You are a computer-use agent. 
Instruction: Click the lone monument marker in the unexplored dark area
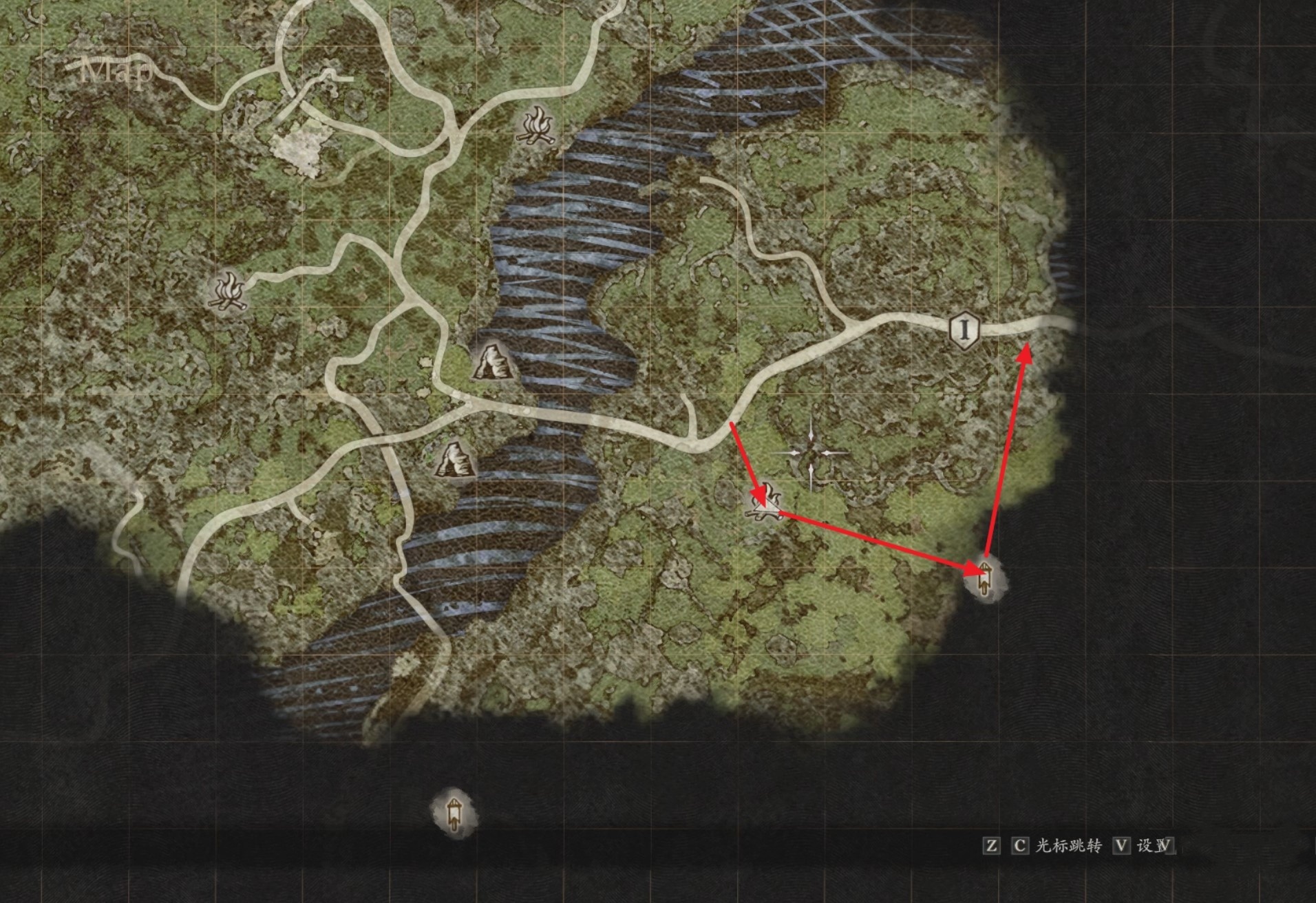[x=454, y=813]
